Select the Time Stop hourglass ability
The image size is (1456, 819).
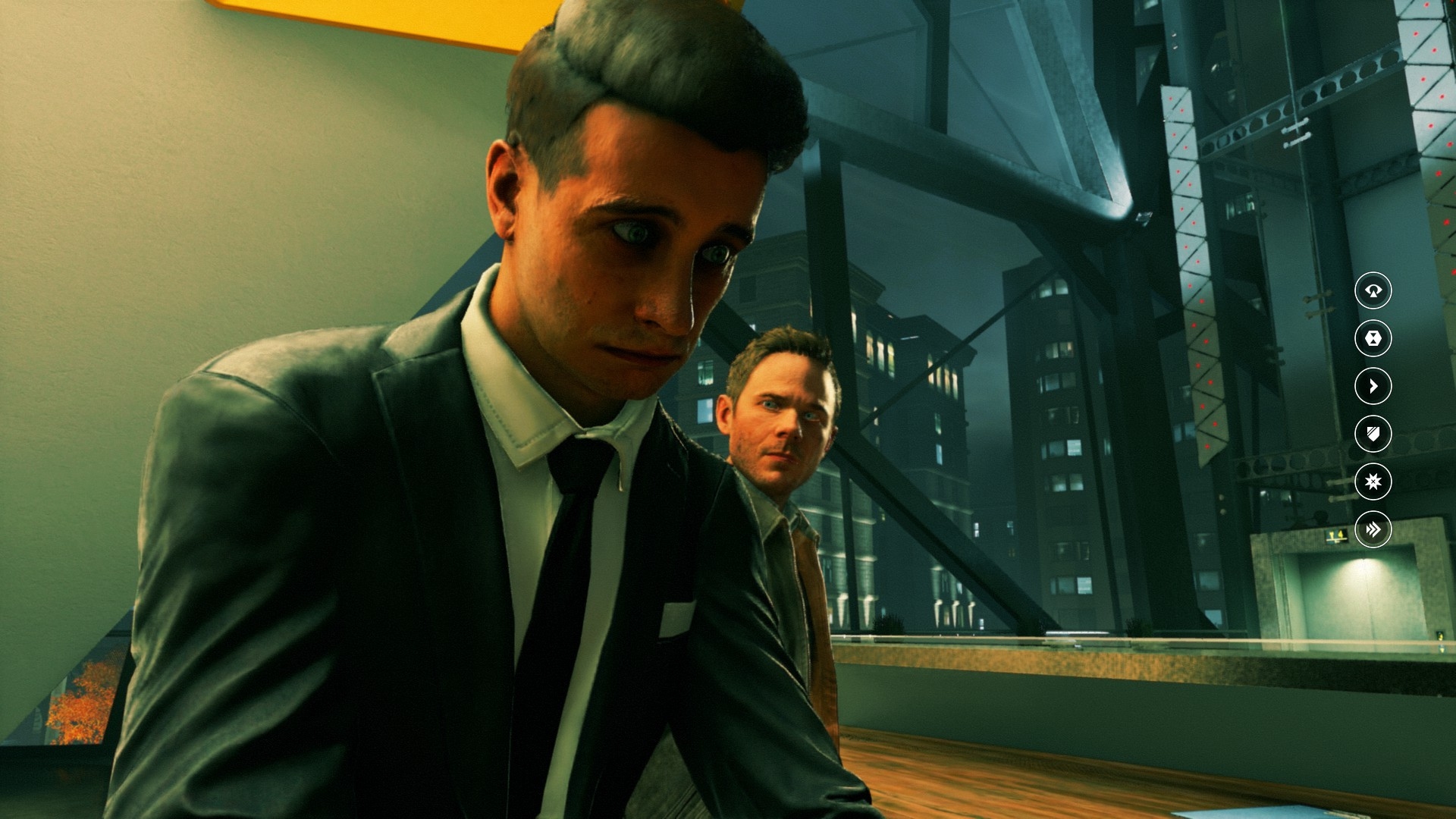[1373, 338]
